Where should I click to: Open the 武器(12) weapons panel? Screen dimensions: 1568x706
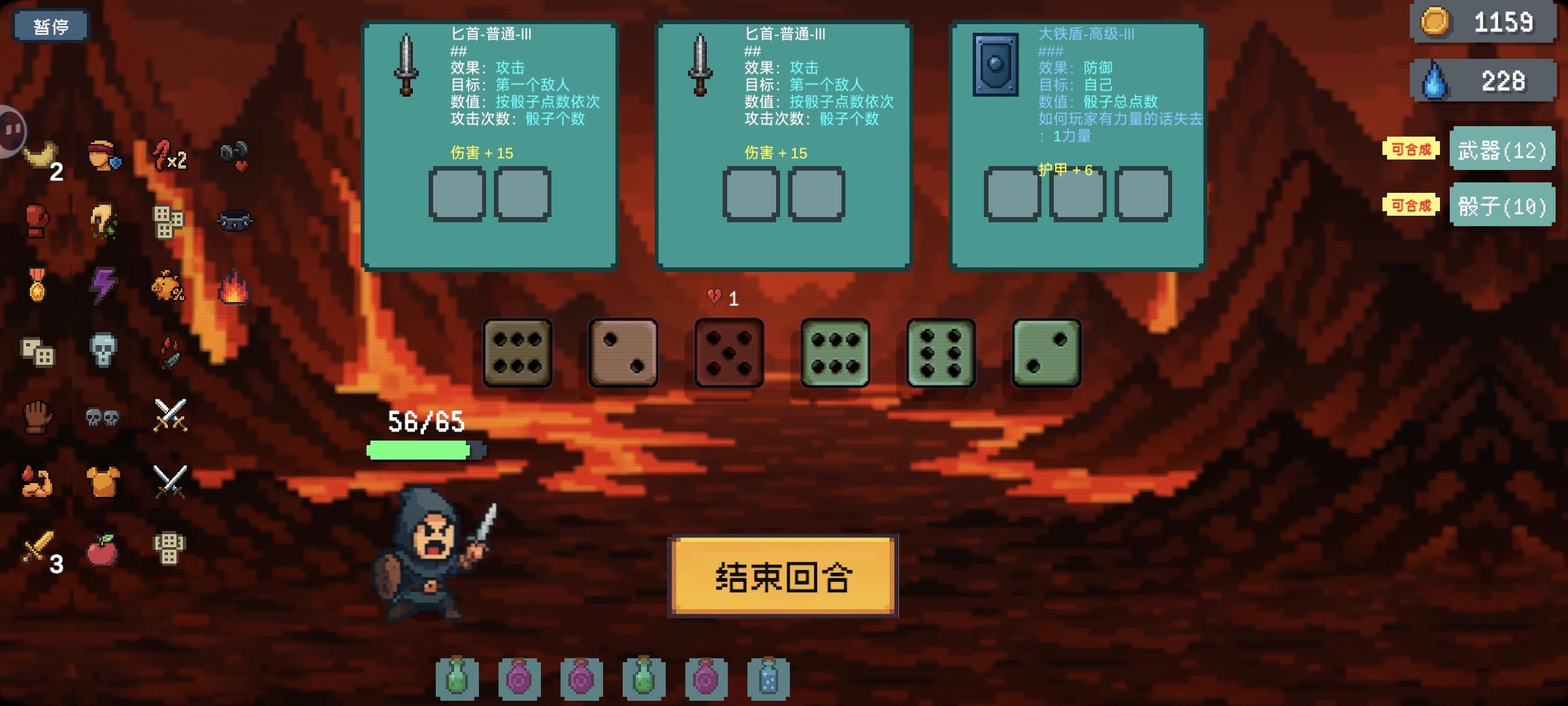[1503, 149]
